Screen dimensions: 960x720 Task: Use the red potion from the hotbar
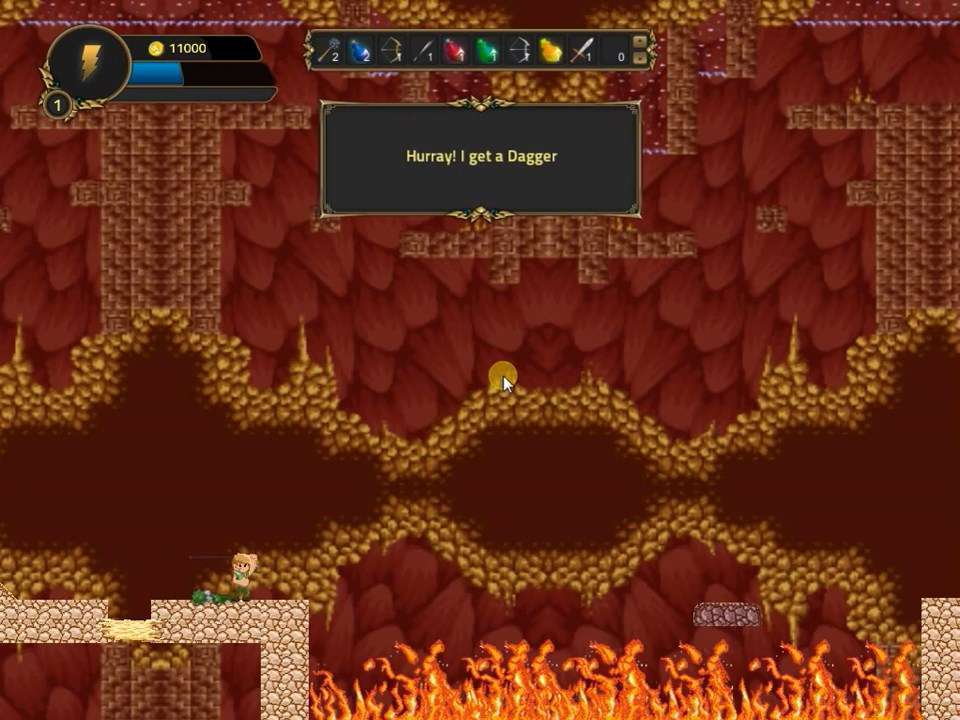pos(455,50)
